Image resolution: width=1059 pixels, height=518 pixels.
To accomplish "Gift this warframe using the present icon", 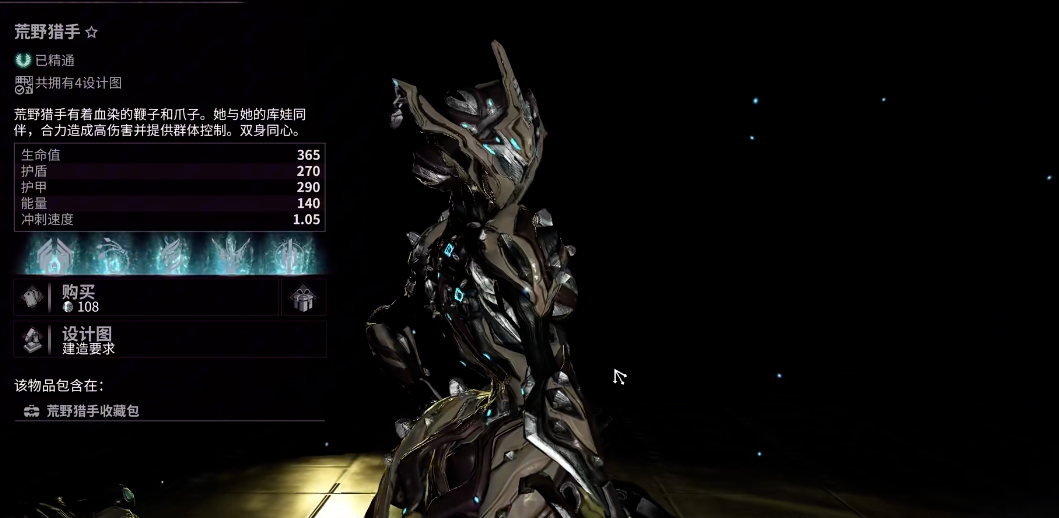I will click(x=303, y=298).
